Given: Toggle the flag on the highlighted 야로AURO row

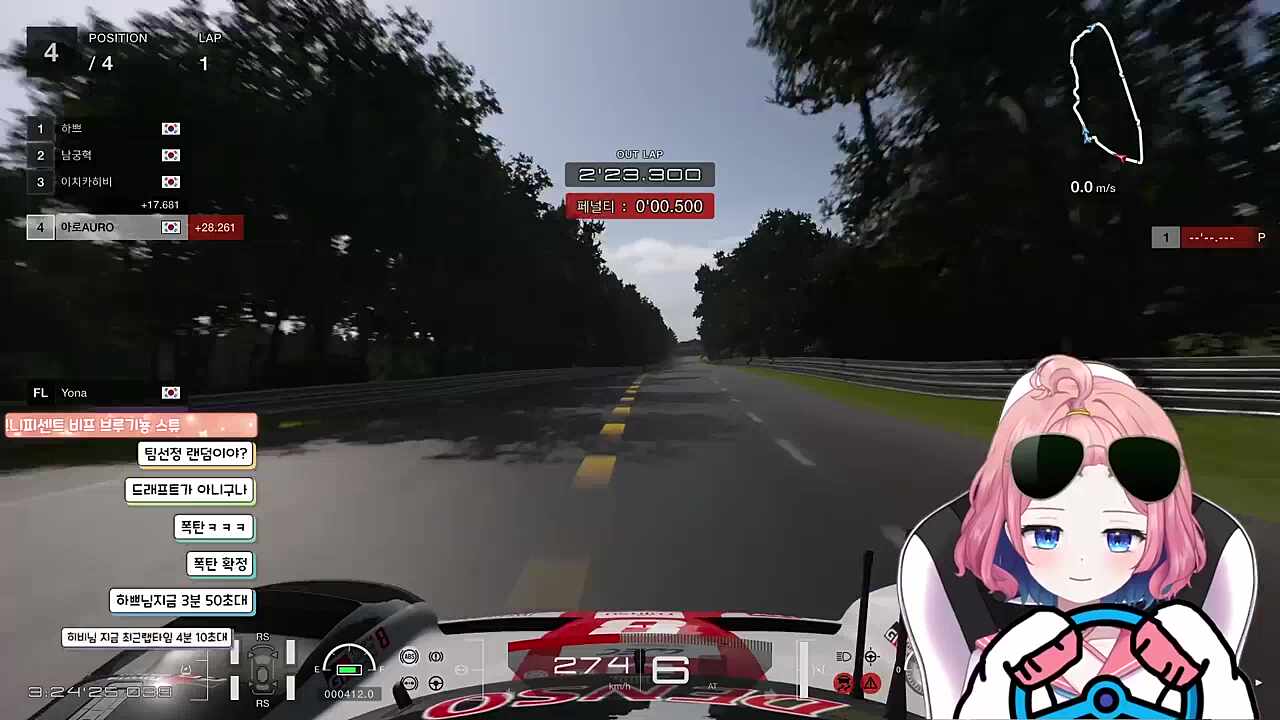Looking at the screenshot, I should [x=170, y=227].
